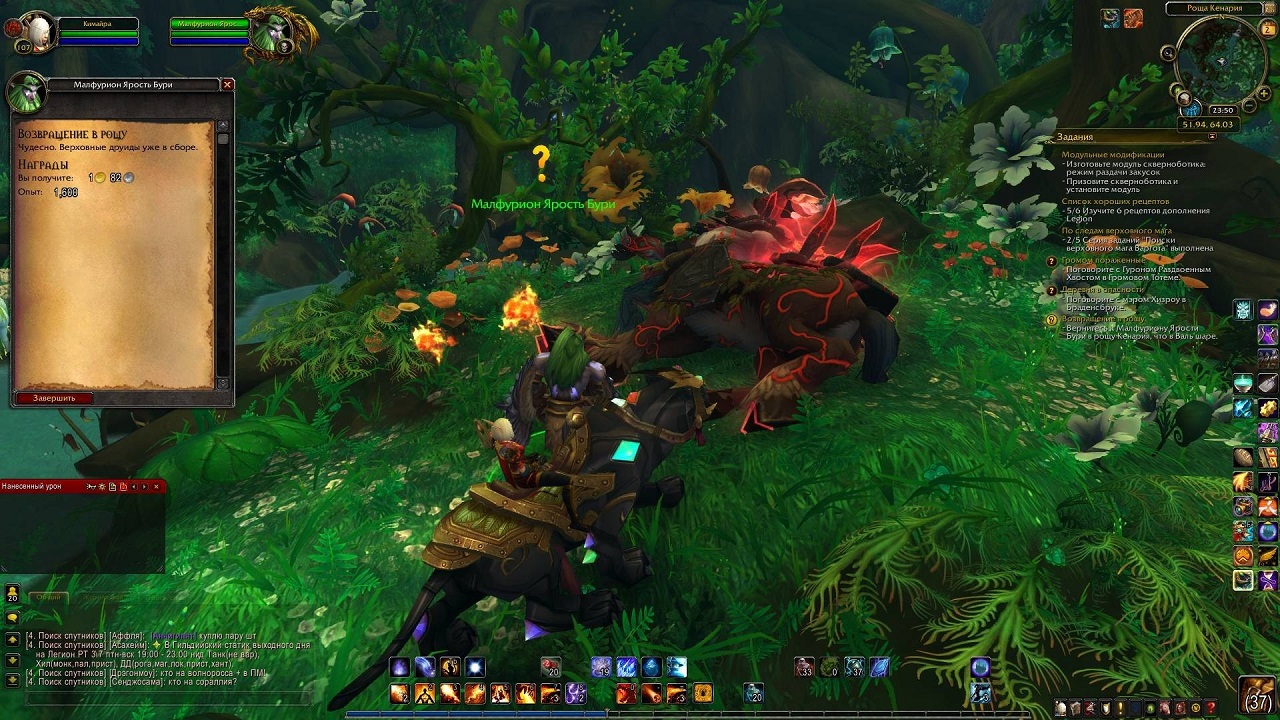Close the Малфурион Ярость Бури quest window

(227, 85)
